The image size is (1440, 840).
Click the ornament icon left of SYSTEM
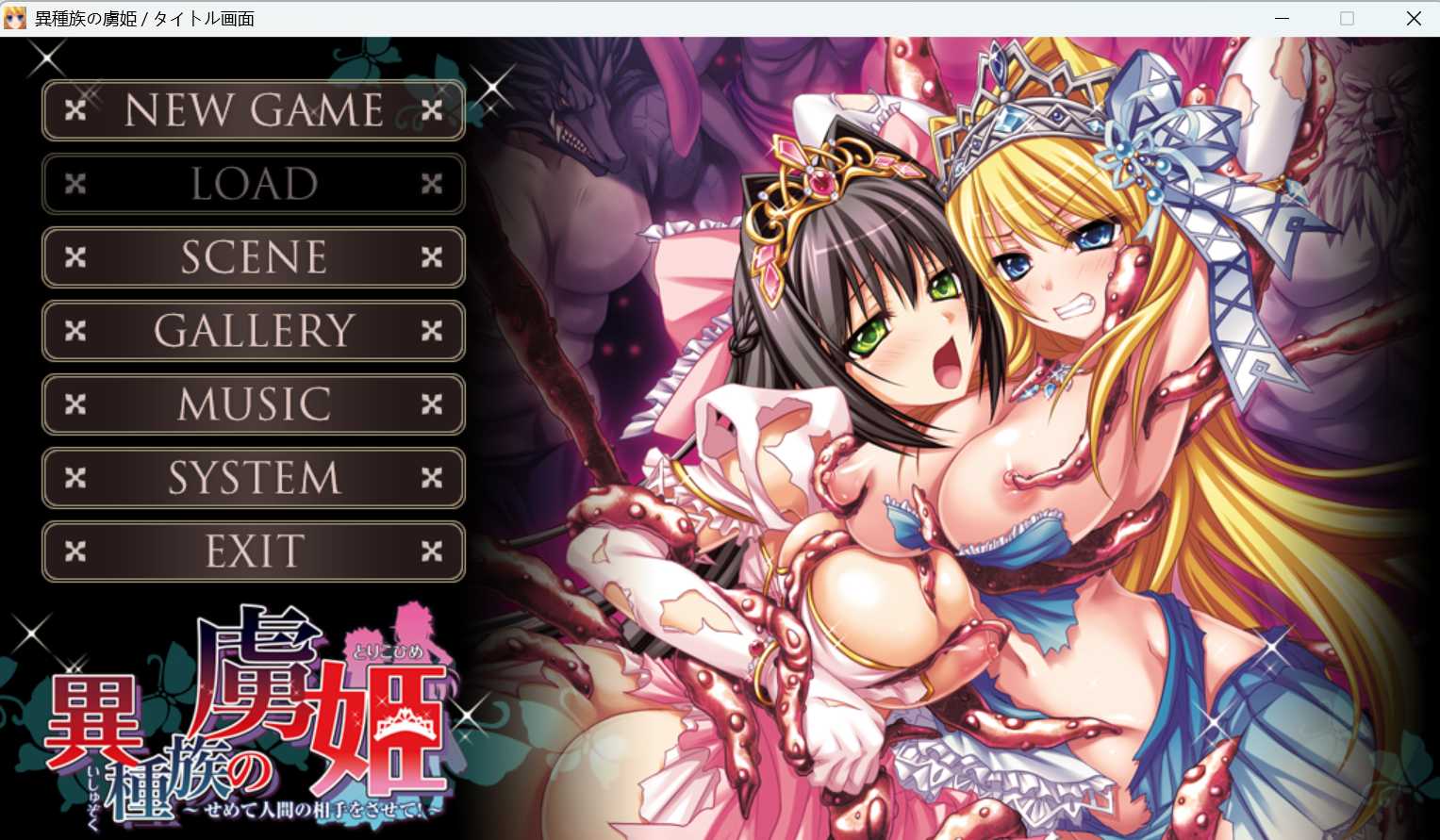click(x=75, y=477)
